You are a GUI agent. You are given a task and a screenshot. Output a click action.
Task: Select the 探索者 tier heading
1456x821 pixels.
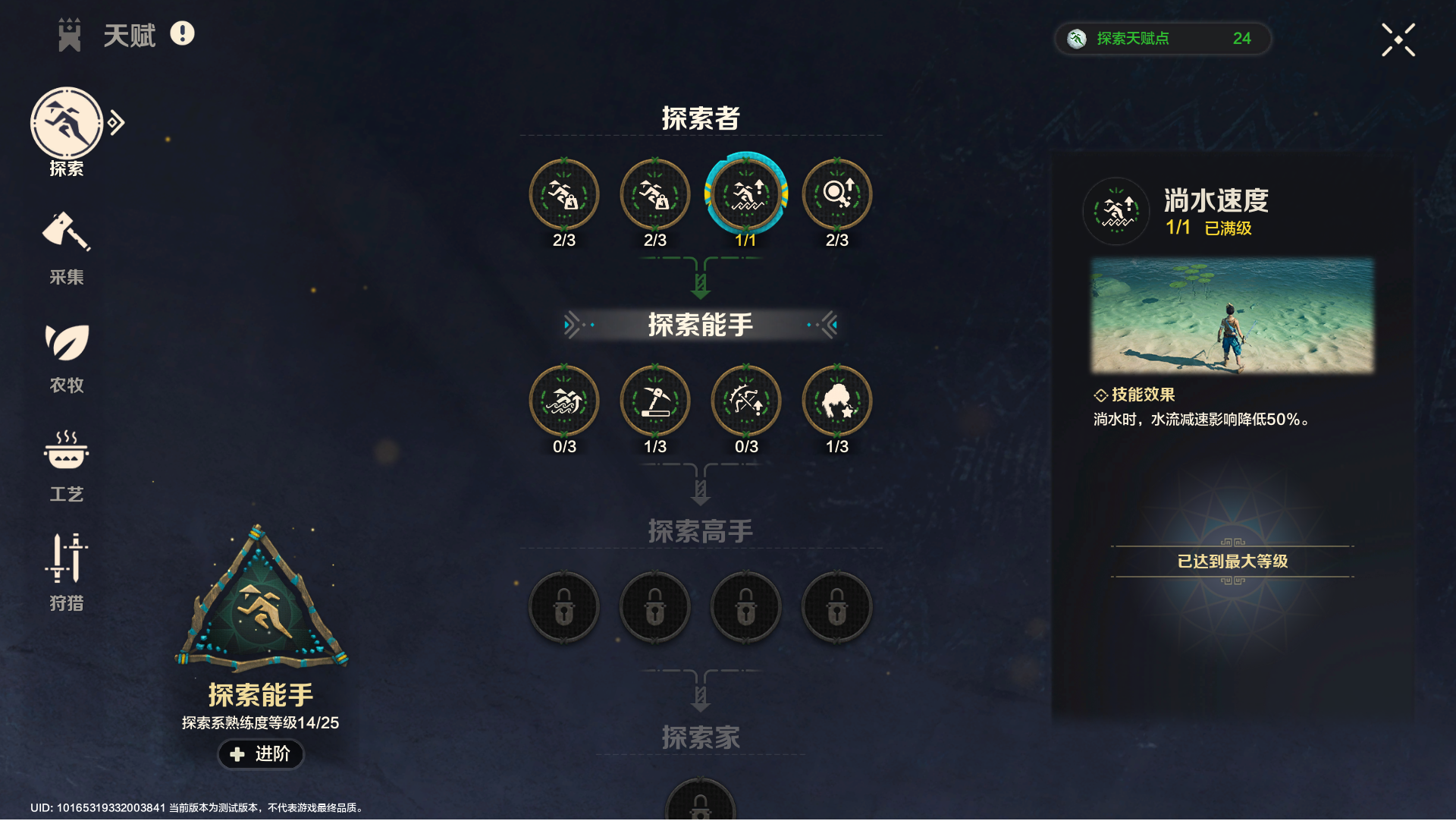click(698, 119)
